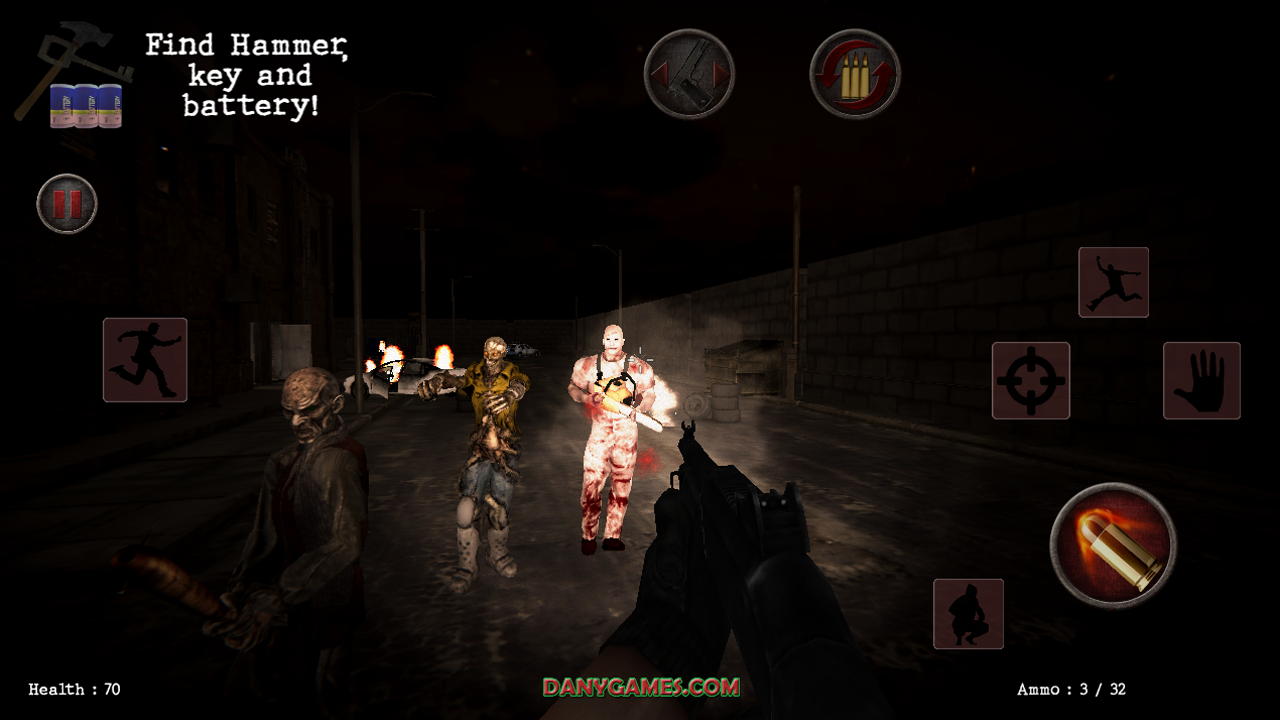The height and width of the screenshot is (720, 1280).
Task: Tap the reload ammo clip icon
Action: click(x=855, y=72)
